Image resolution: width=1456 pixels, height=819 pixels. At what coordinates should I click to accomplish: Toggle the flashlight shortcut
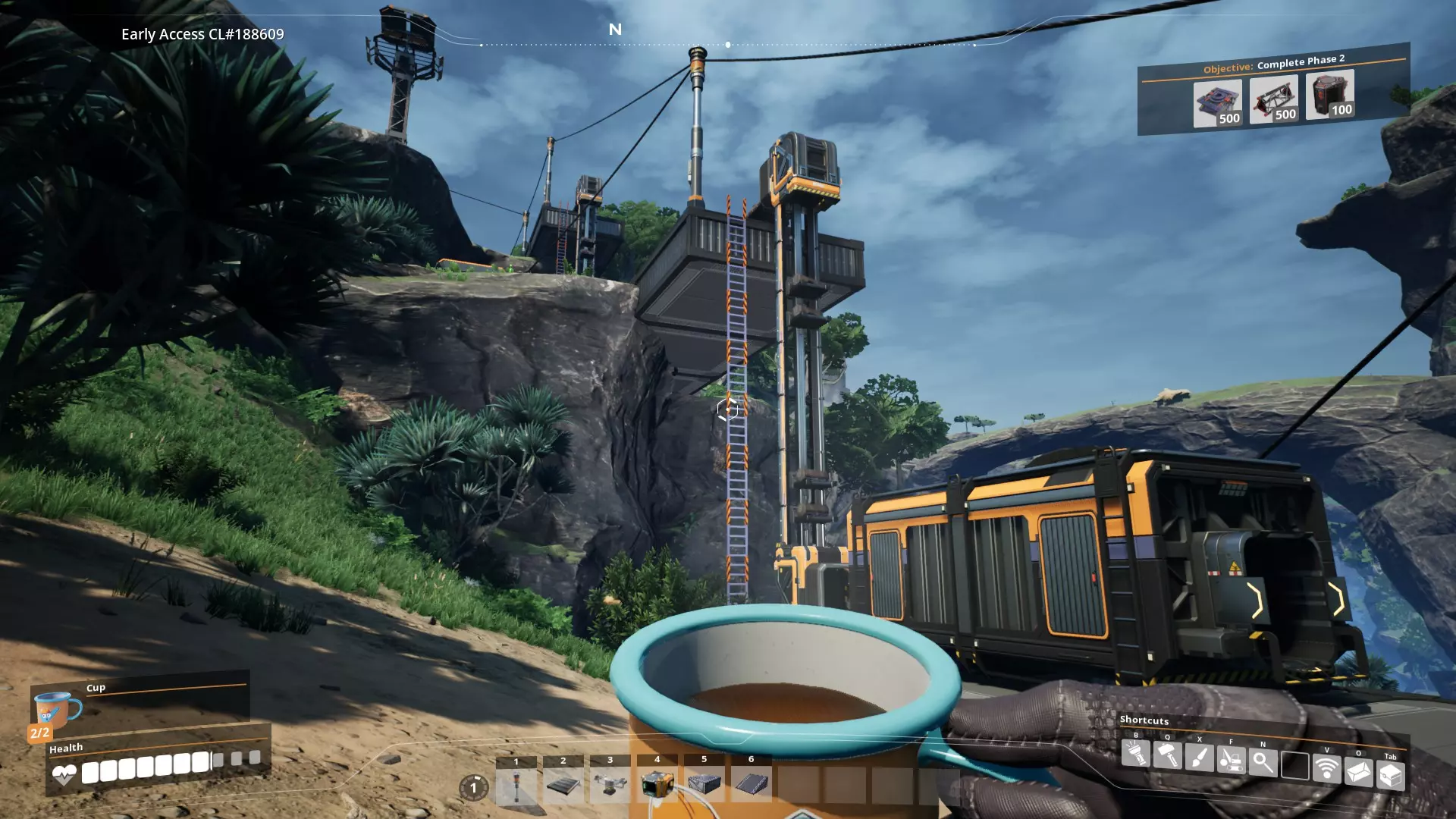[1135, 755]
